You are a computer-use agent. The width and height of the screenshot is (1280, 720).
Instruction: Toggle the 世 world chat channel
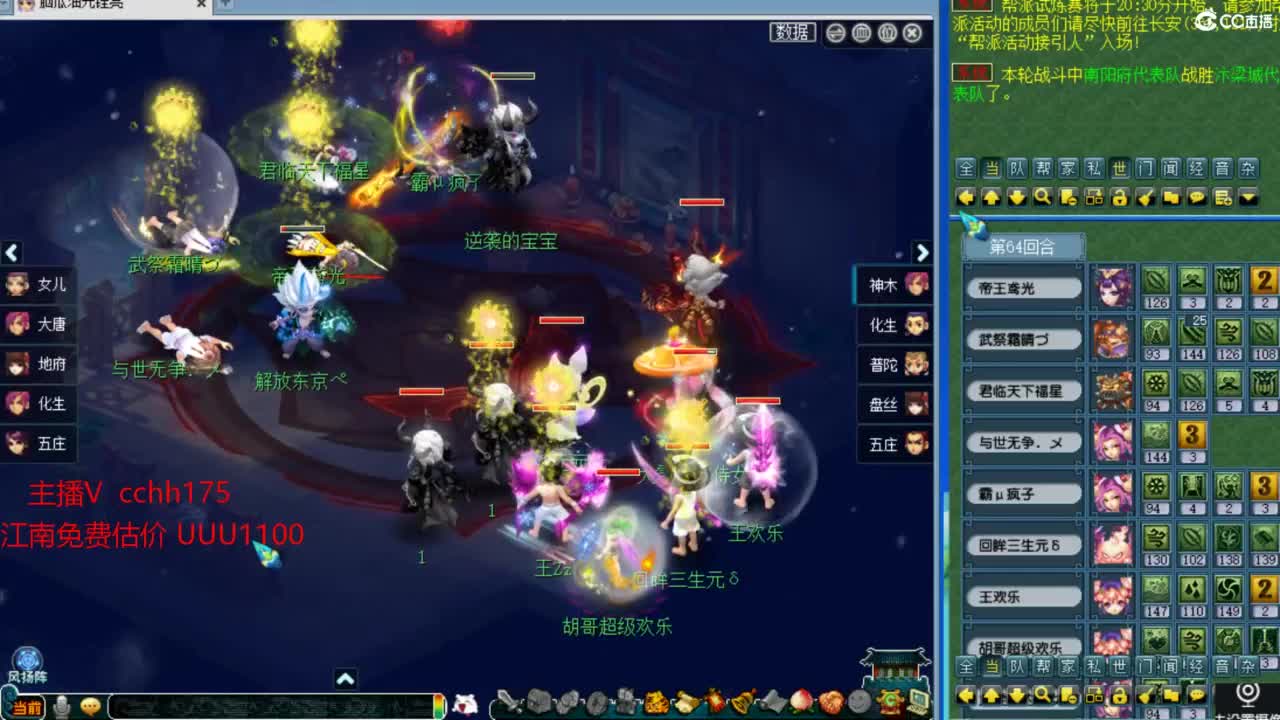click(1120, 168)
